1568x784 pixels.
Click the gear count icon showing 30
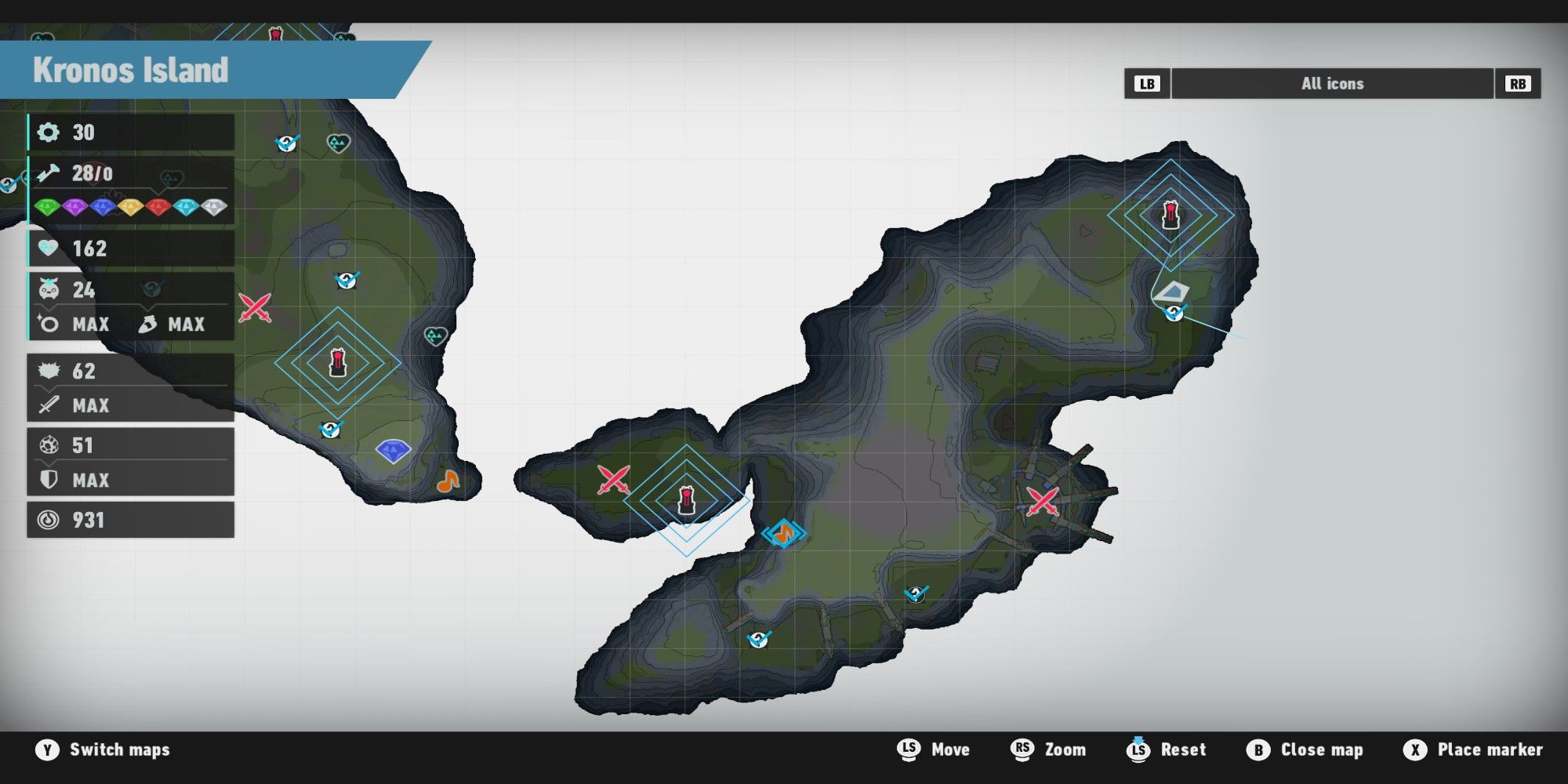point(49,132)
